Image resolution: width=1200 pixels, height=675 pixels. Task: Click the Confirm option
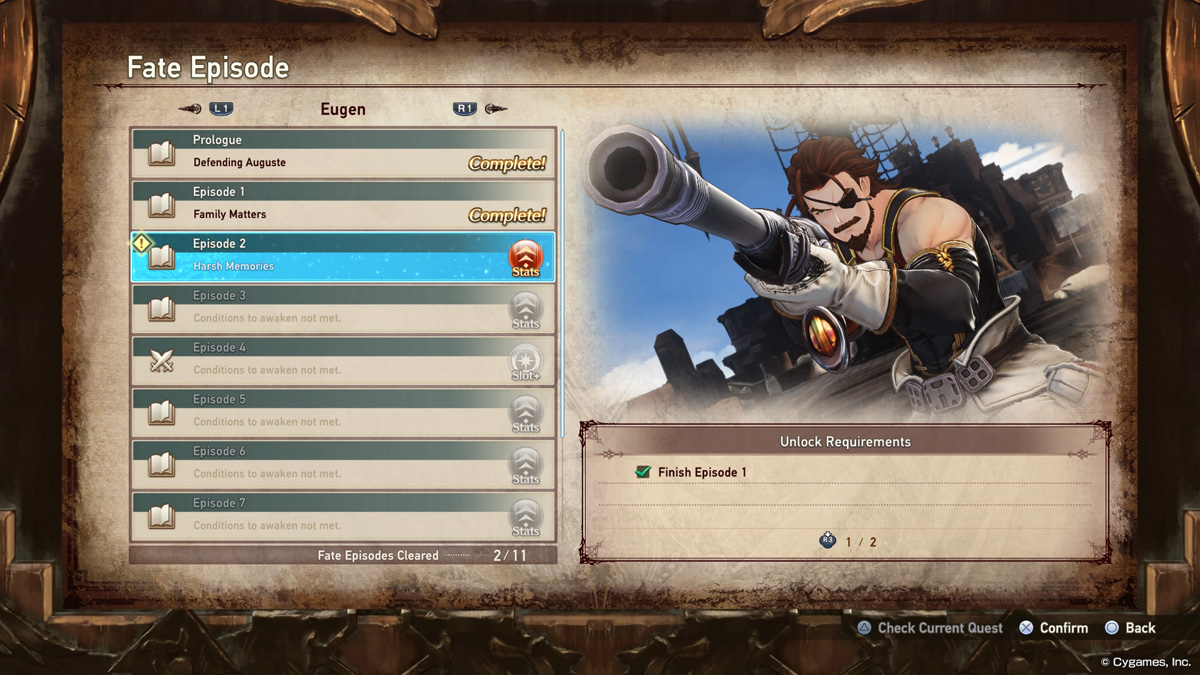[x=1053, y=628]
